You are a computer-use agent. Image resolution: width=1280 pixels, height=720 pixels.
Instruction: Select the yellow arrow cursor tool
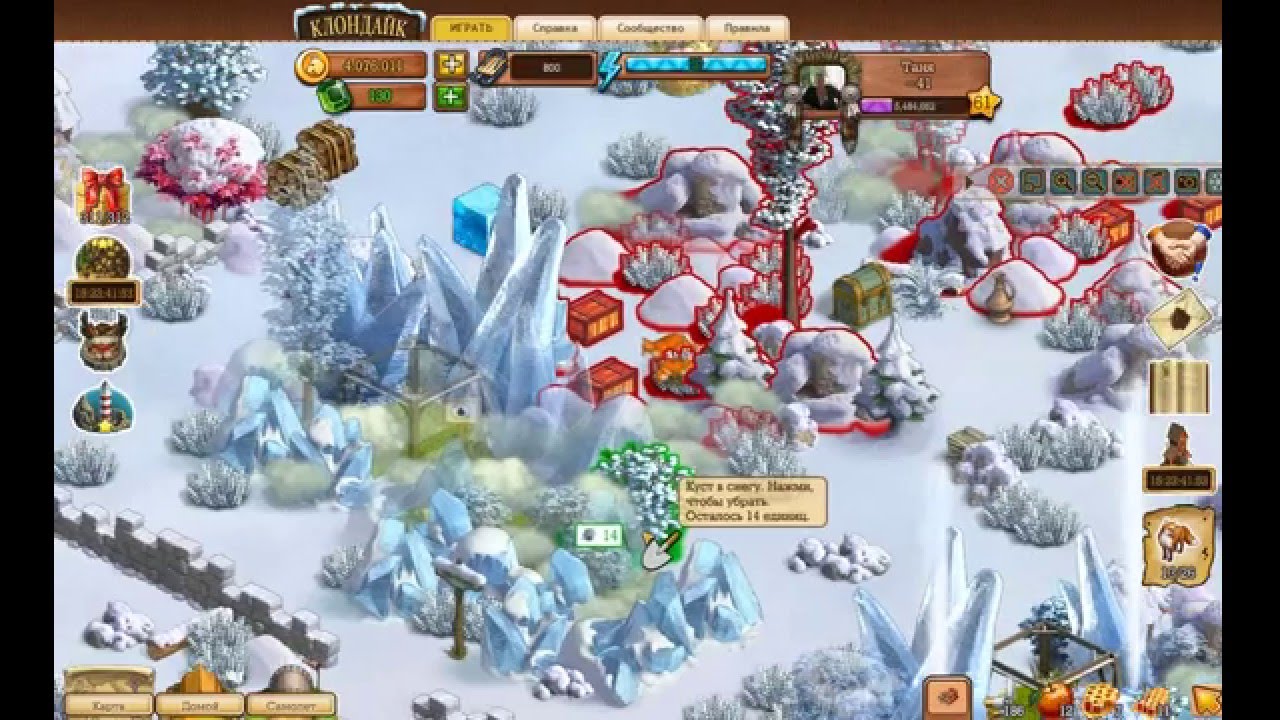click(x=1206, y=700)
